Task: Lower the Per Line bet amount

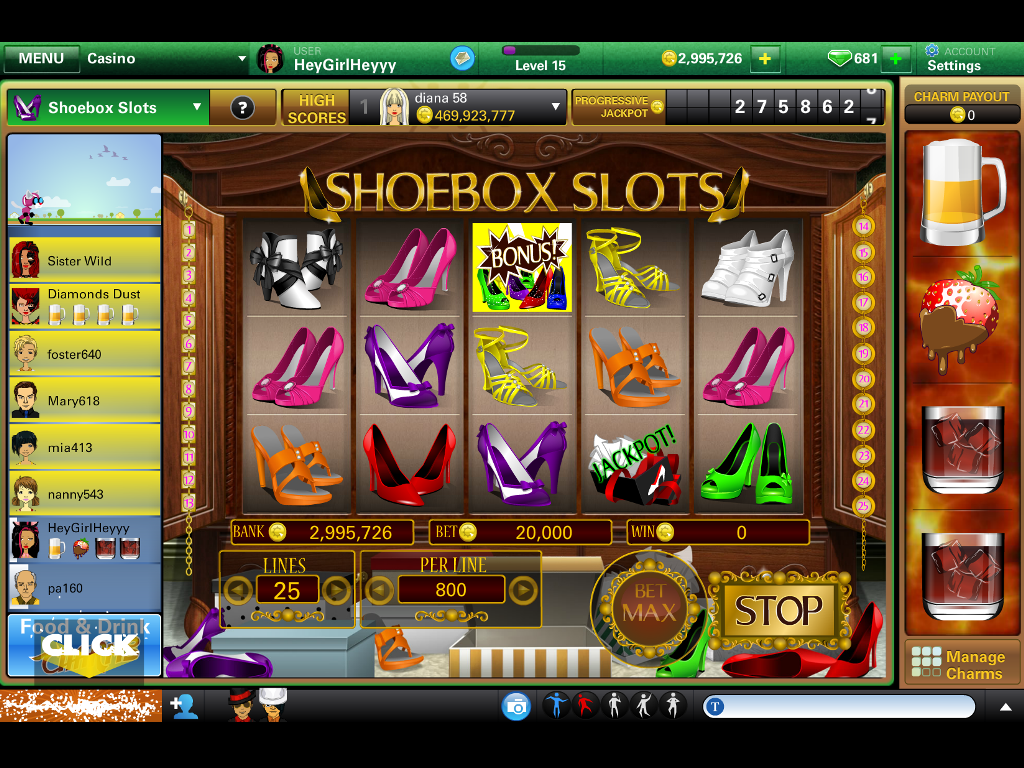Action: pyautogui.click(x=378, y=590)
